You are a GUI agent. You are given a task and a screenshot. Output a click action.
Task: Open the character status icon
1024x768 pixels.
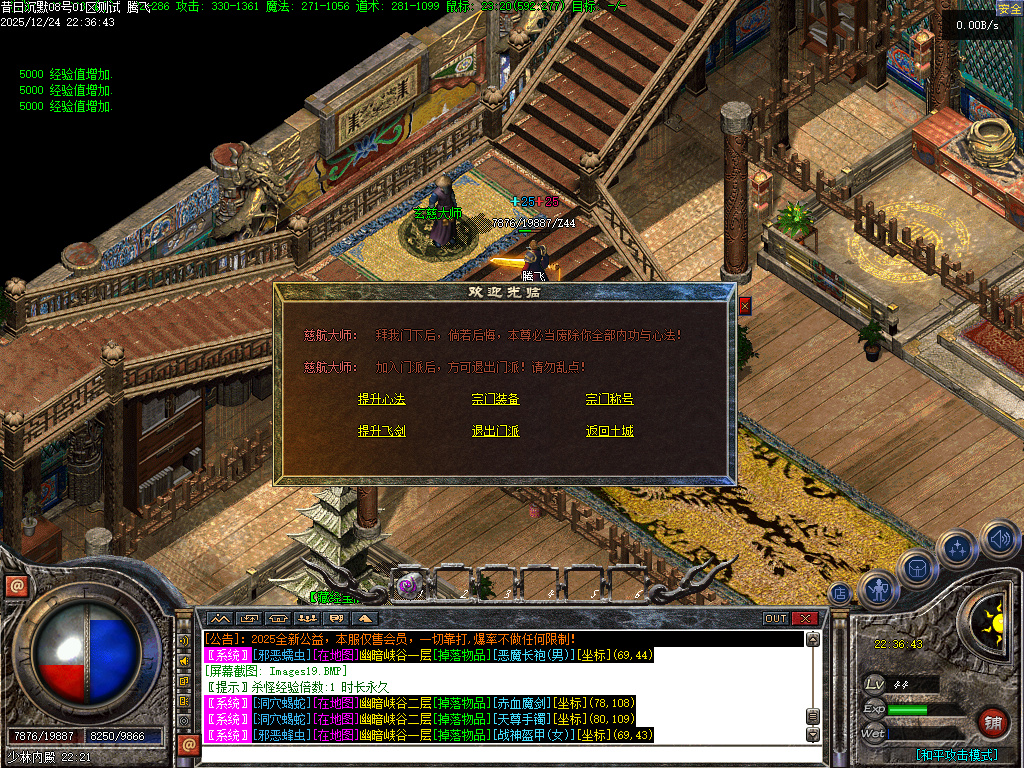tap(879, 590)
